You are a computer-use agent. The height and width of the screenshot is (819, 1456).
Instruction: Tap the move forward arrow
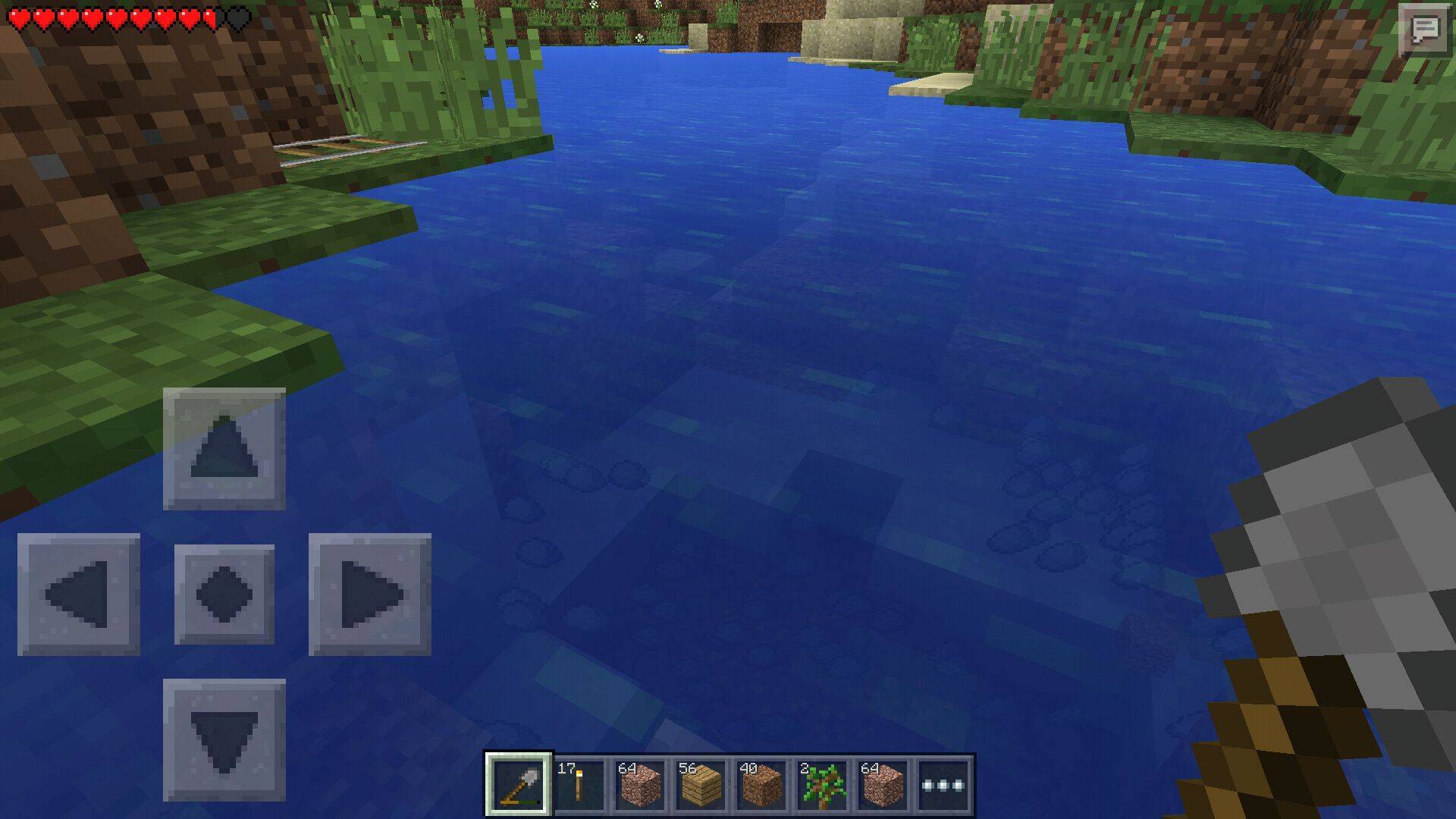click(224, 449)
